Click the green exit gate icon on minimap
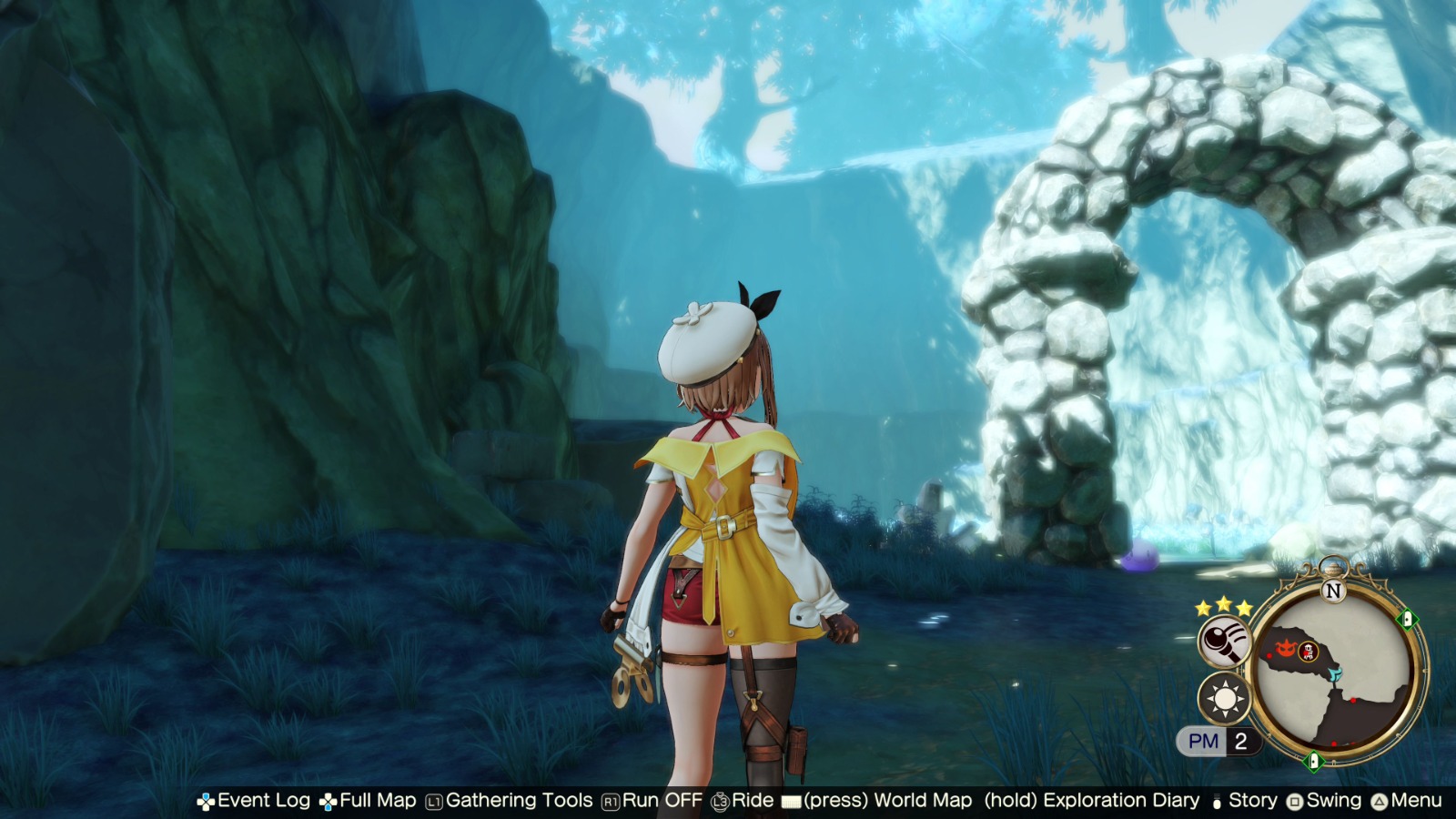Viewport: 1456px width, 819px height. click(1406, 619)
